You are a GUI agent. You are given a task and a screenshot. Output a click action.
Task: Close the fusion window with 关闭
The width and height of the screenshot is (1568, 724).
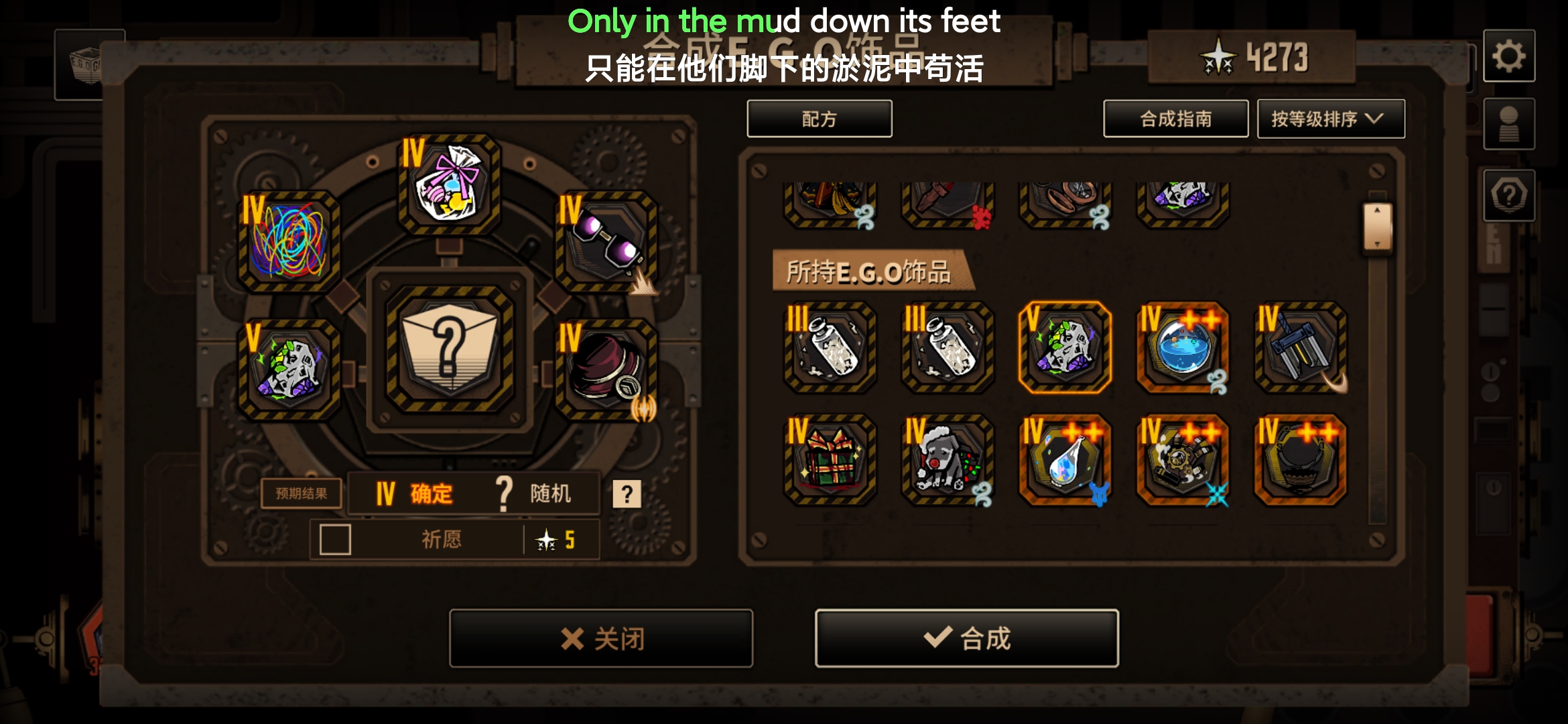point(601,638)
